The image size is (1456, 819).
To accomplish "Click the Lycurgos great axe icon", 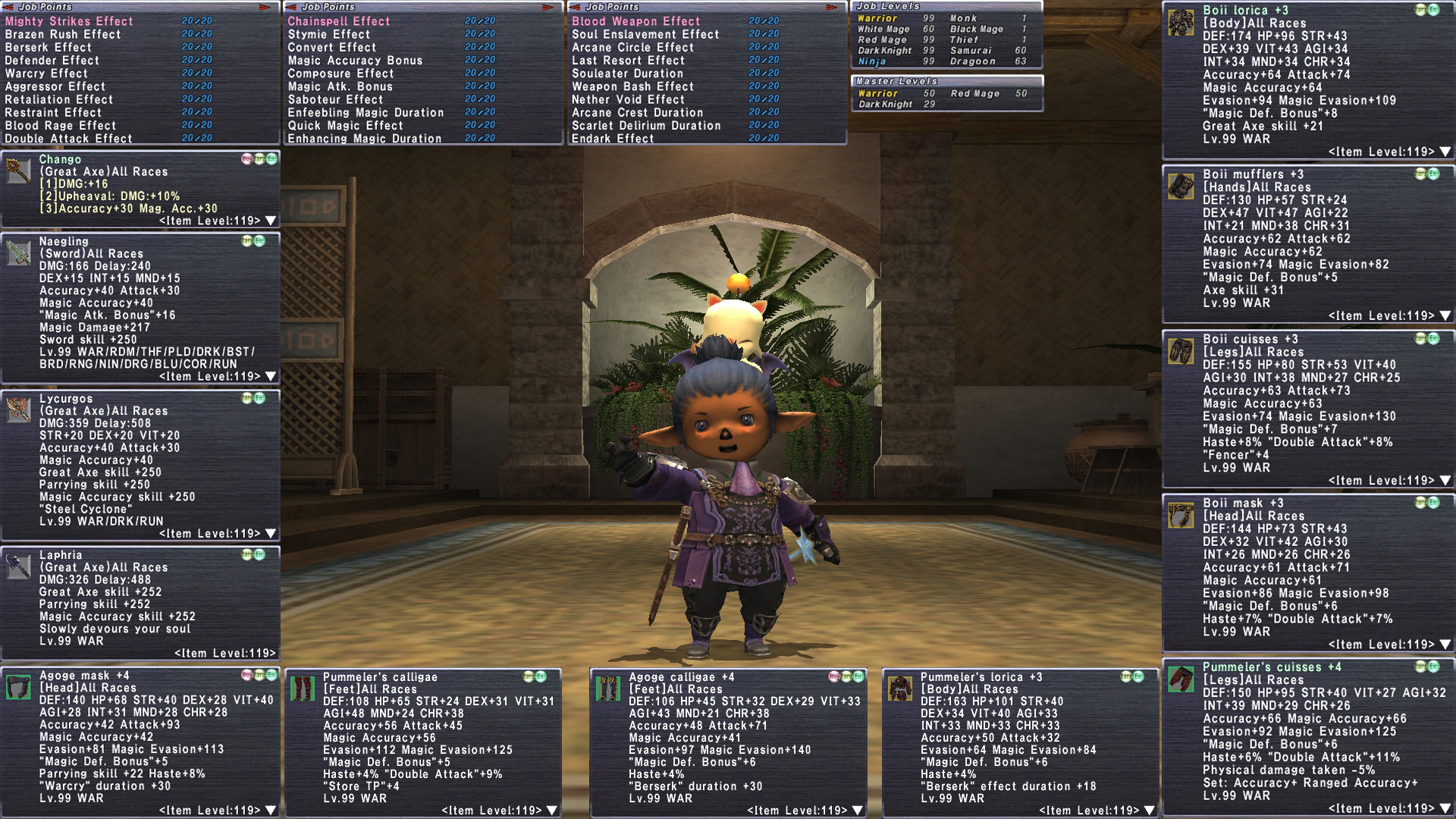I will pyautogui.click(x=18, y=409).
